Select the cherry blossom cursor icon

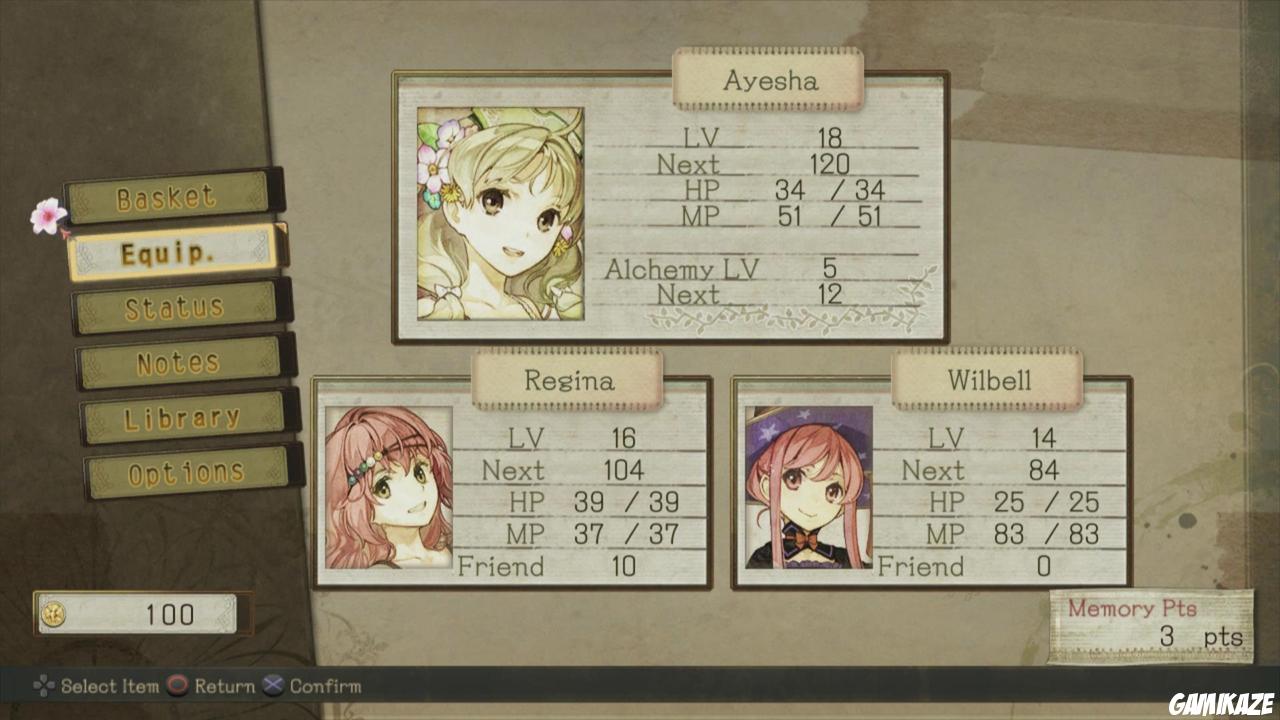(x=46, y=215)
